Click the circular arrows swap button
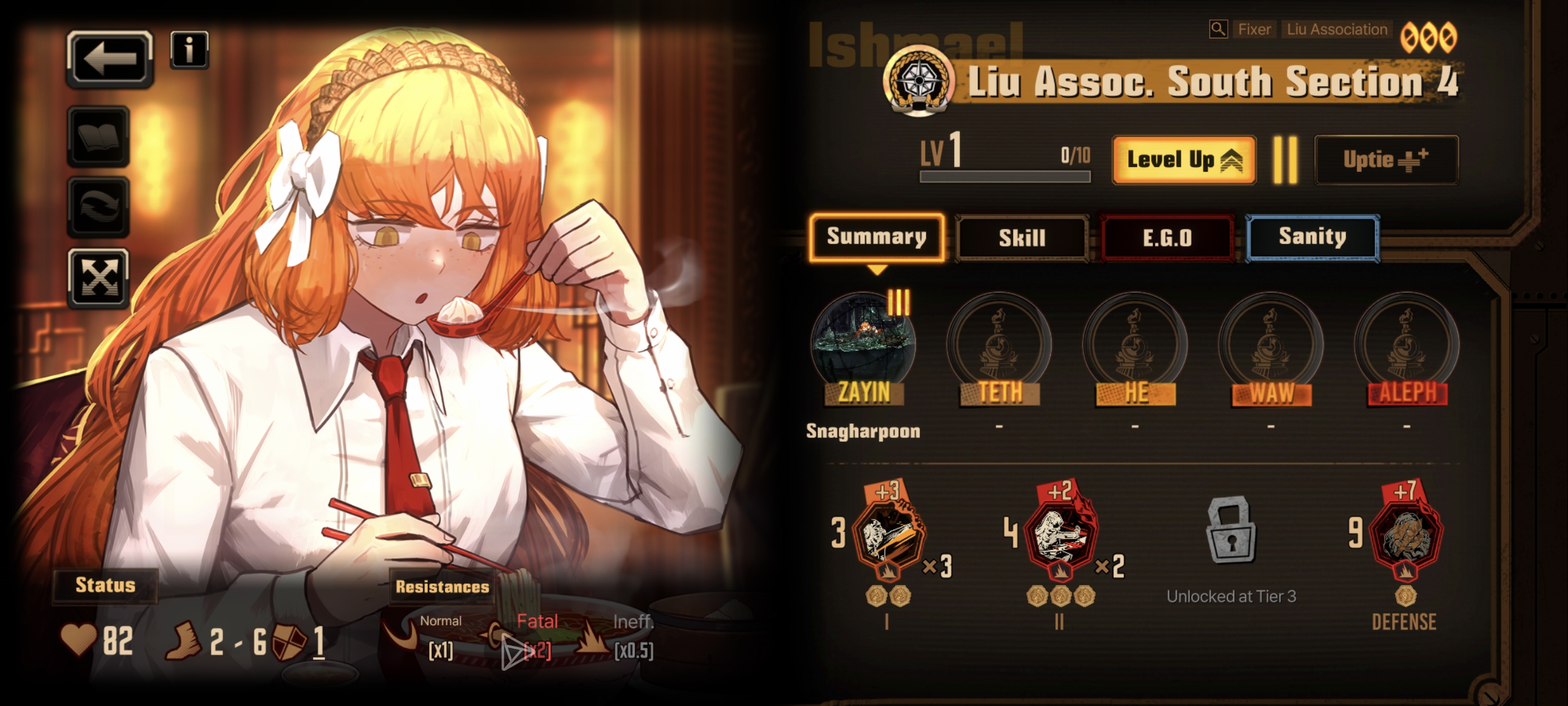Screen dimensions: 1568x706 (x=99, y=207)
